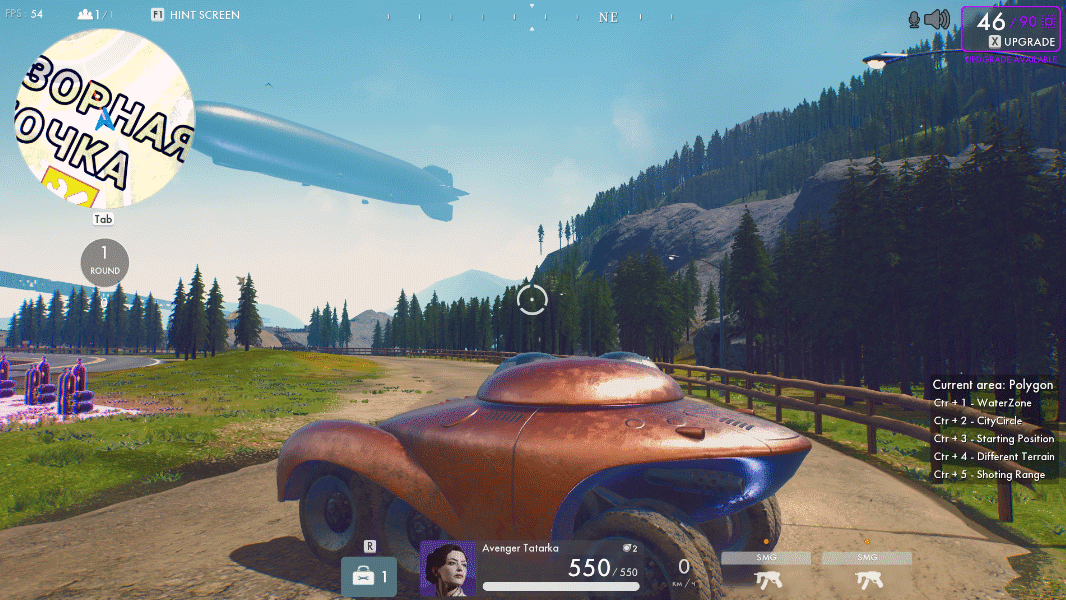Viewport: 1066px width, 600px height.
Task: Open the circular minimap
Action: coord(104,118)
